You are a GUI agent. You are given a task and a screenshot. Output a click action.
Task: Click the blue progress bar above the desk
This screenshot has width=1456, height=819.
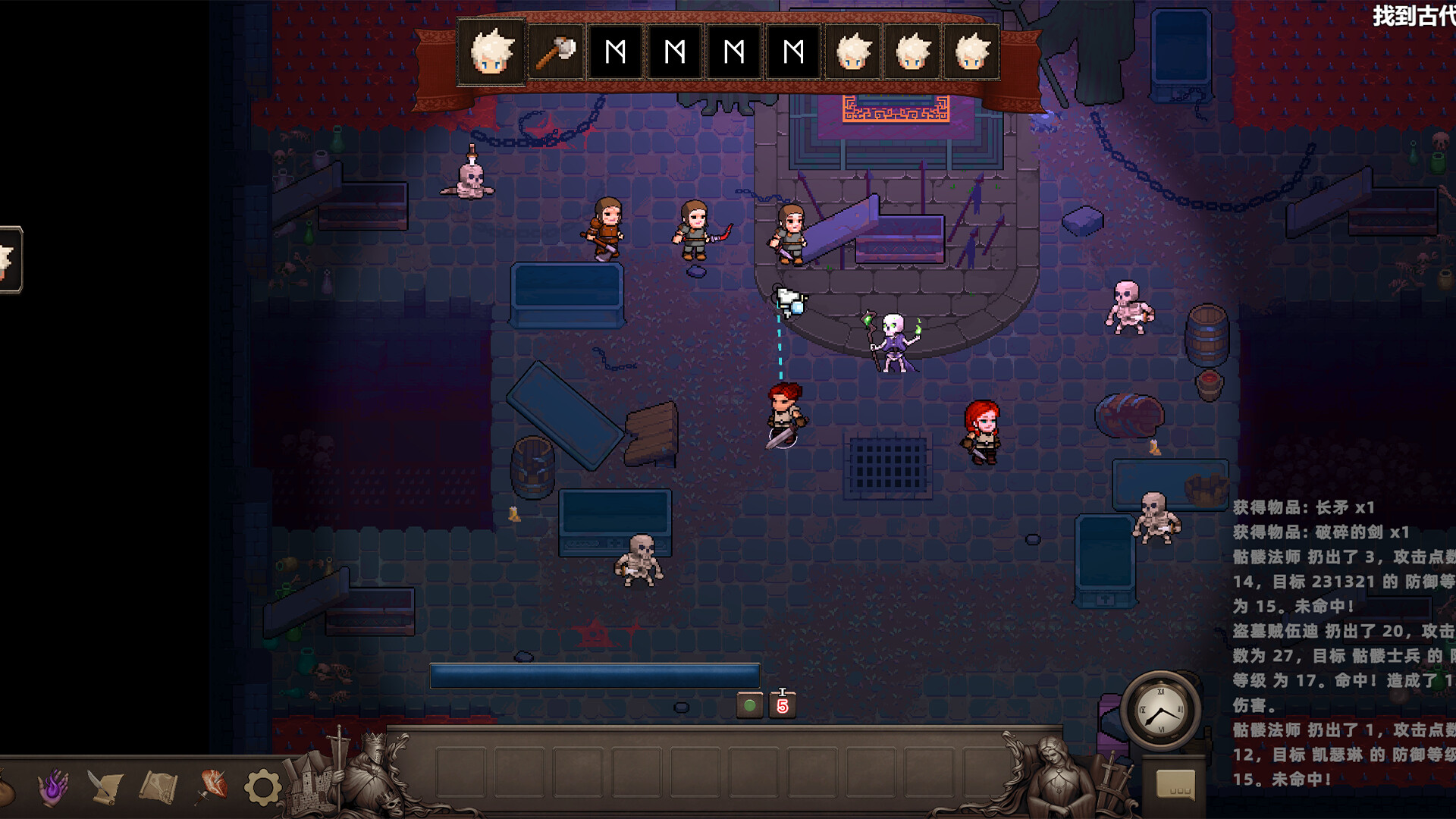(x=594, y=675)
